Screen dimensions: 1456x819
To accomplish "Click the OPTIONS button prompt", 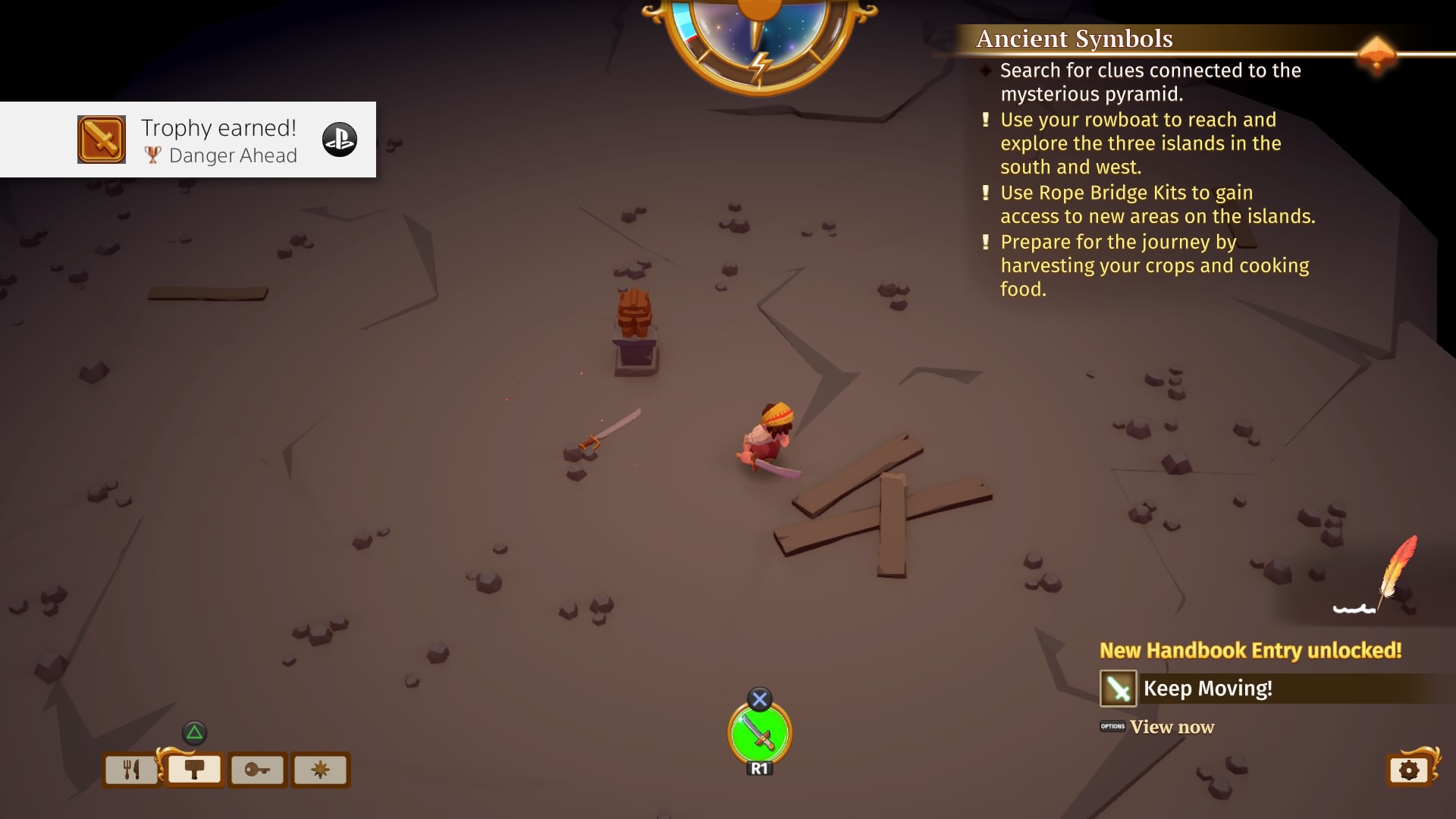I will click(x=1112, y=726).
